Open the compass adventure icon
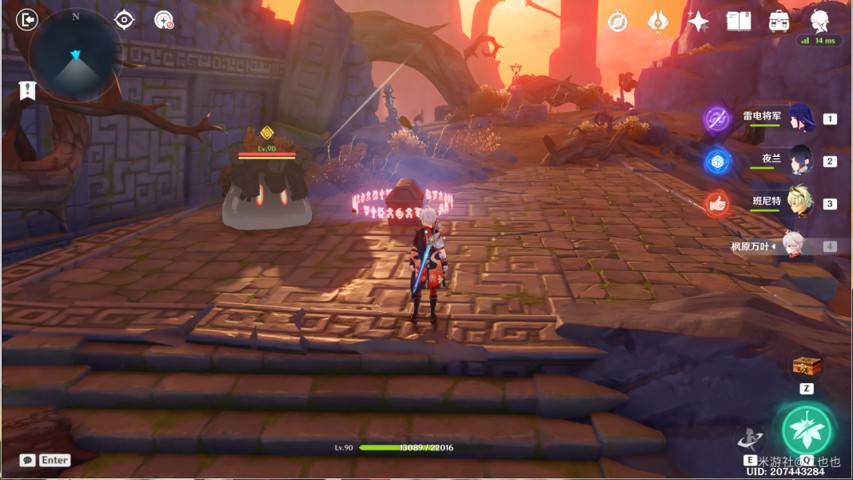The image size is (853, 480). coord(618,21)
